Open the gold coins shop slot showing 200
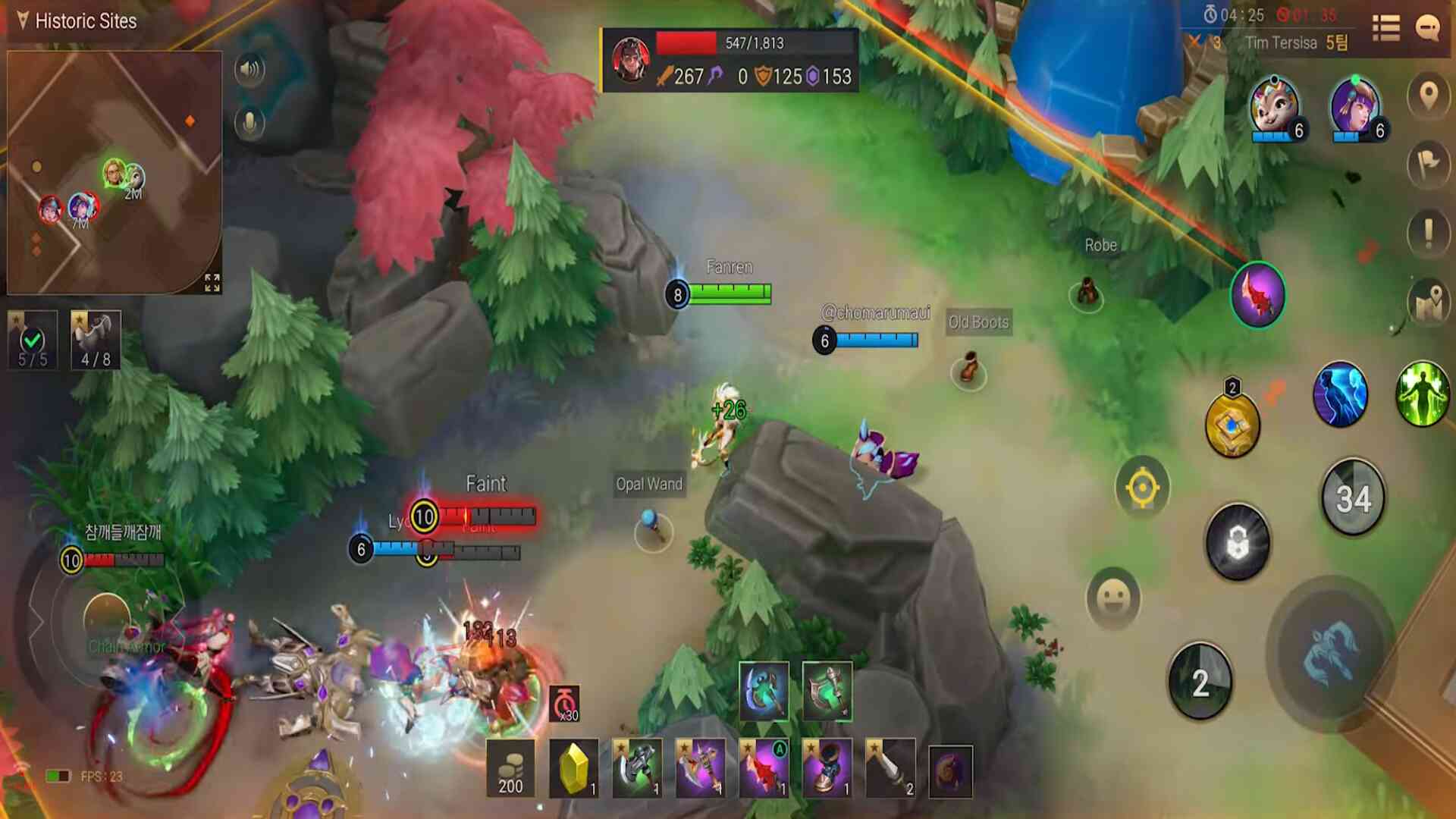 pyautogui.click(x=510, y=770)
